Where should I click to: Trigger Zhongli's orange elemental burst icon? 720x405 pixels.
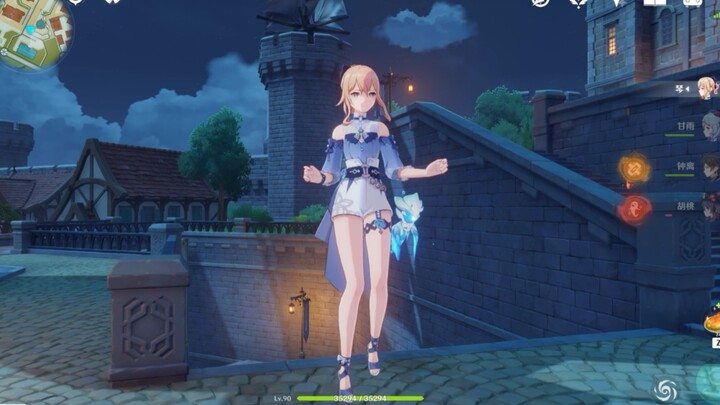point(634,168)
